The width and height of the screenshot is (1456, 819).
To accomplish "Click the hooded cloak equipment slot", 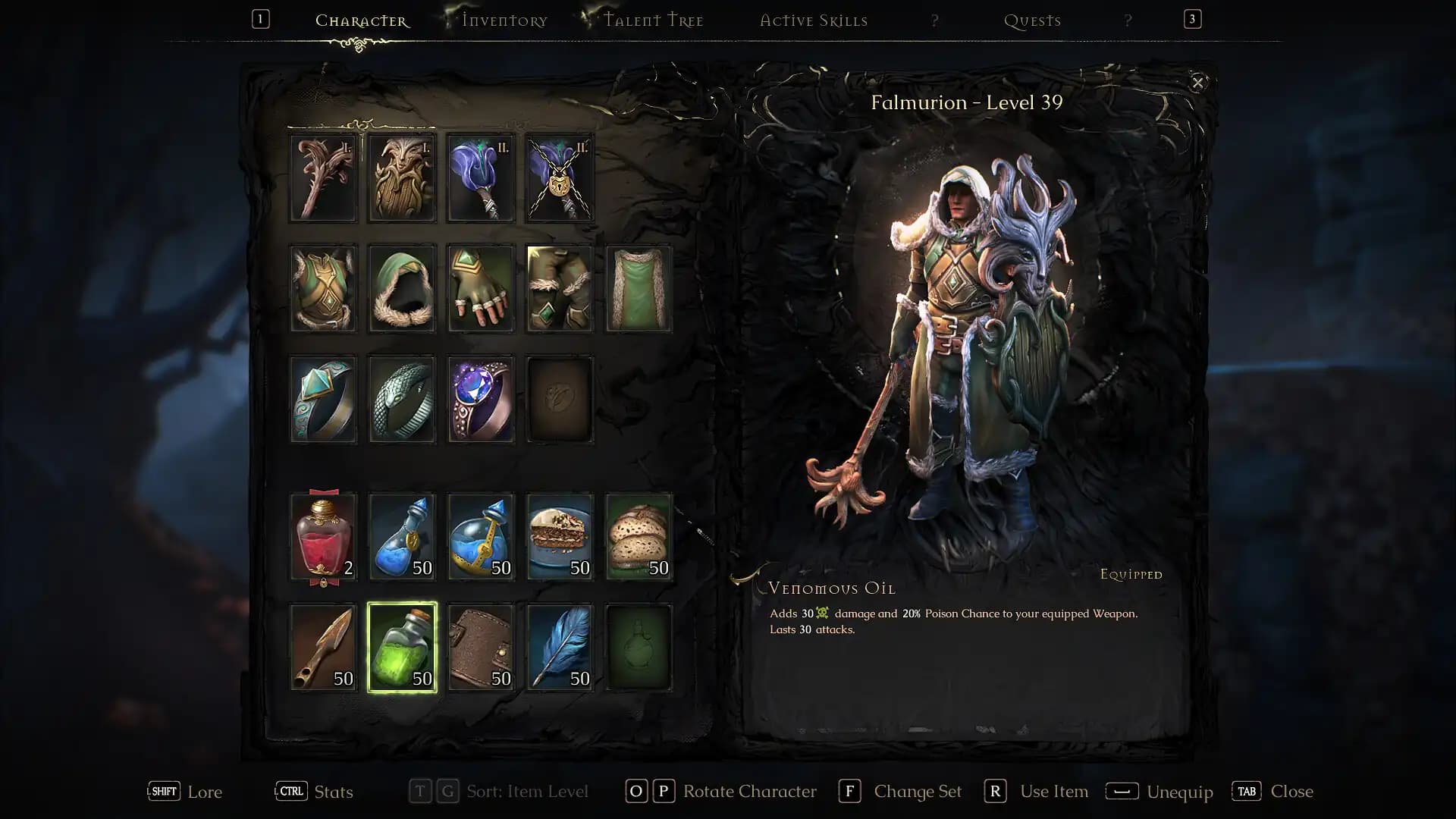I will coord(401,288).
